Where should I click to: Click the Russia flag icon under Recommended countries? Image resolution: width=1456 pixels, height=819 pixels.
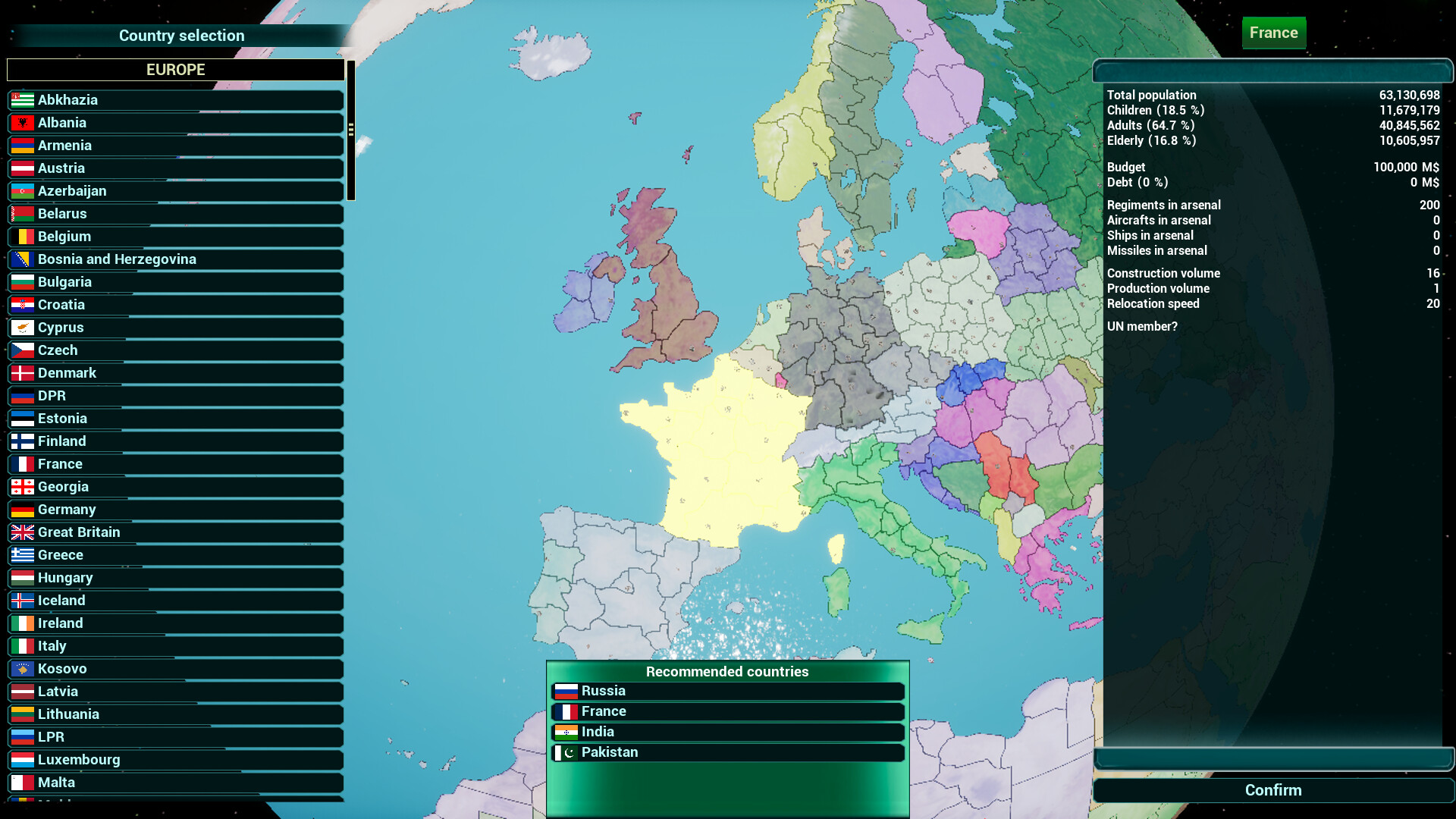click(566, 691)
